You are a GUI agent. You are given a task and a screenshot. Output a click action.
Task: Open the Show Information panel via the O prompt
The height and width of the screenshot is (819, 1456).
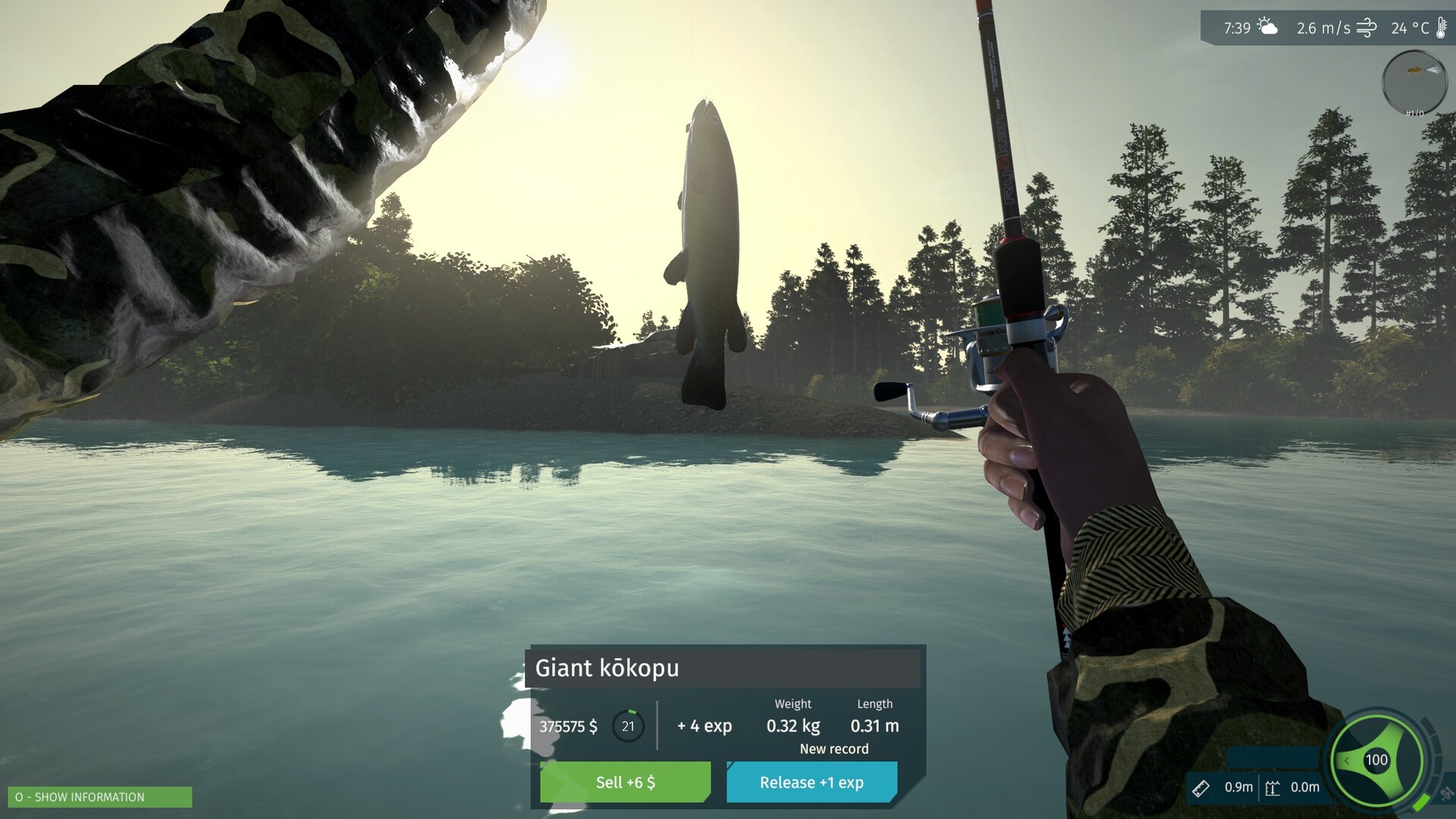pyautogui.click(x=99, y=797)
